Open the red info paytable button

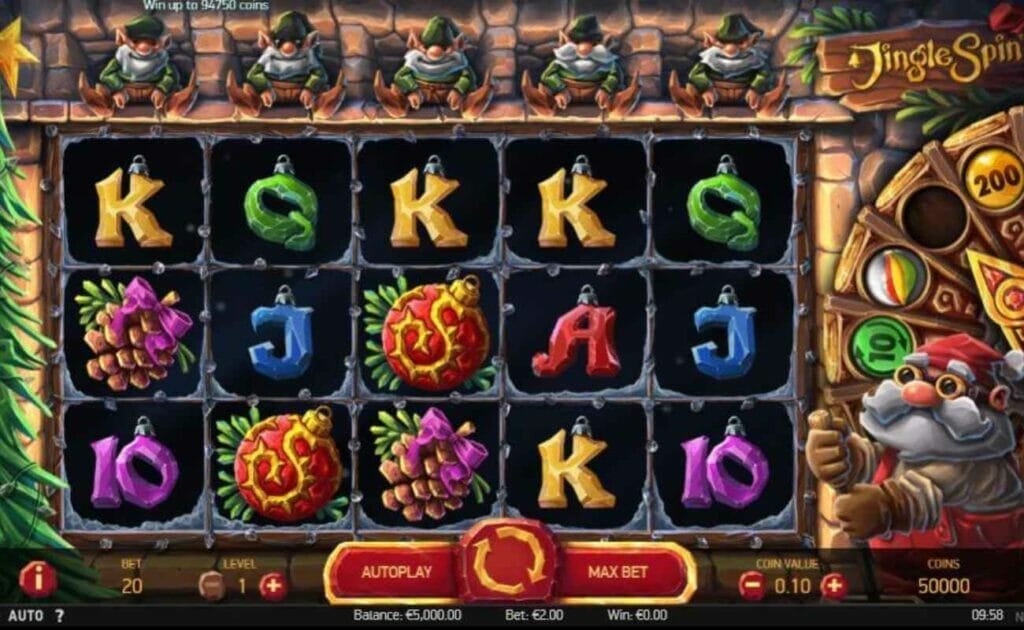click(38, 579)
